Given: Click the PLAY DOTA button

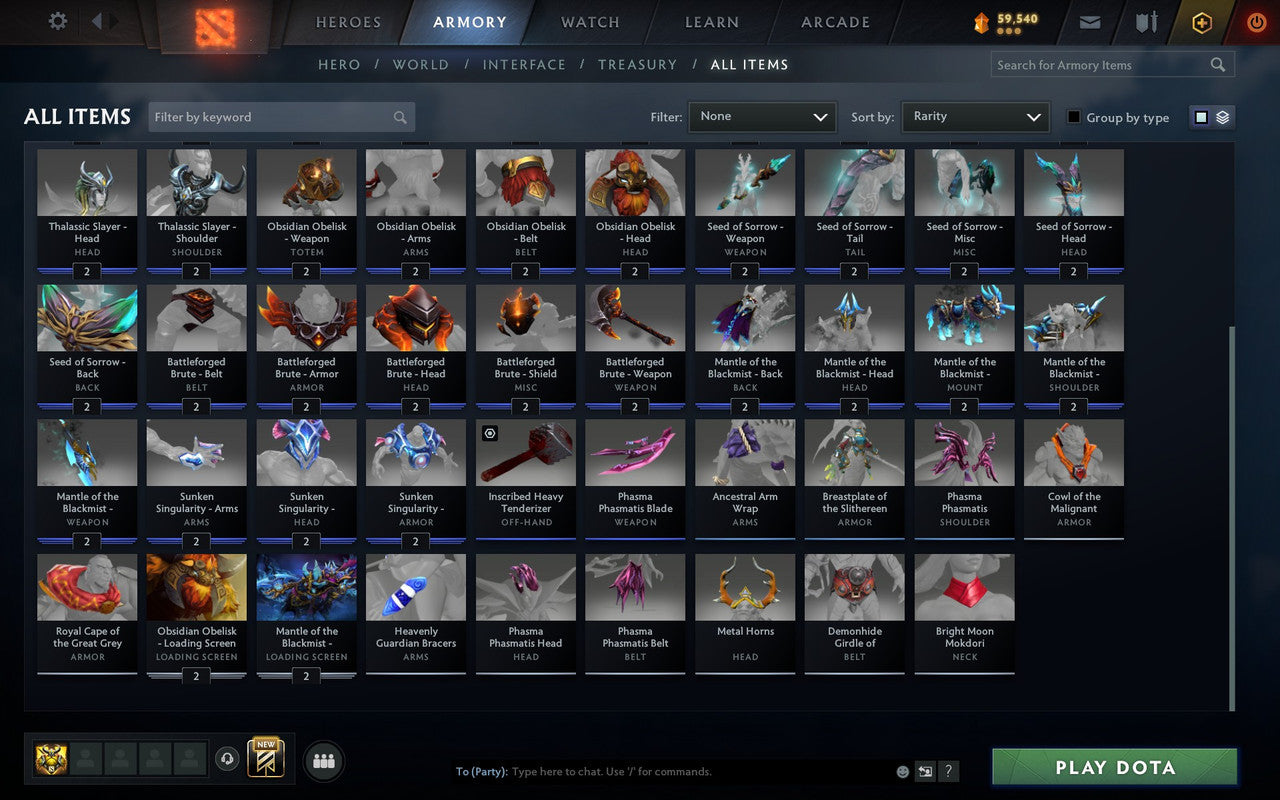Looking at the screenshot, I should click(x=1113, y=767).
